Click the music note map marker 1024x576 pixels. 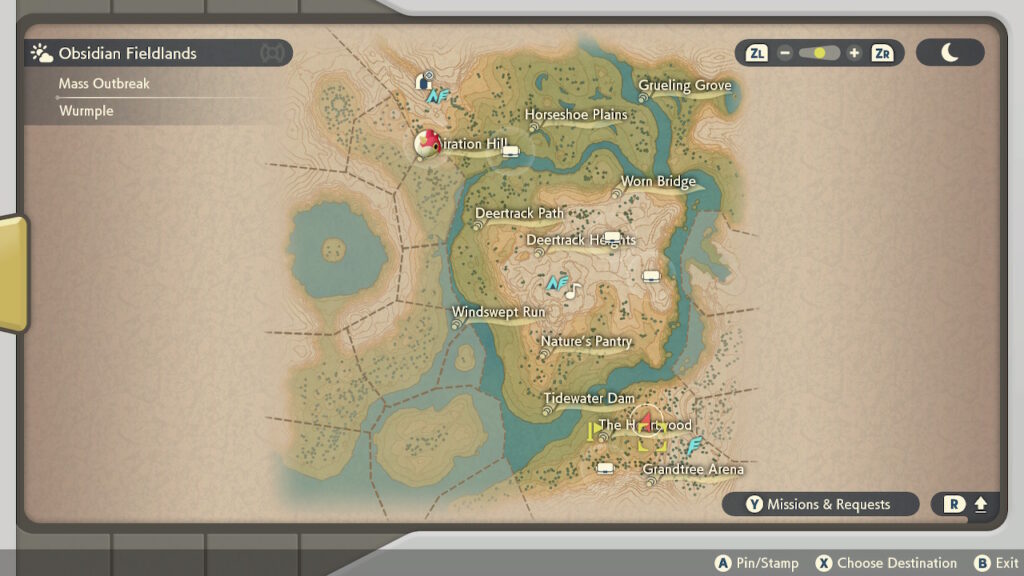coord(572,291)
